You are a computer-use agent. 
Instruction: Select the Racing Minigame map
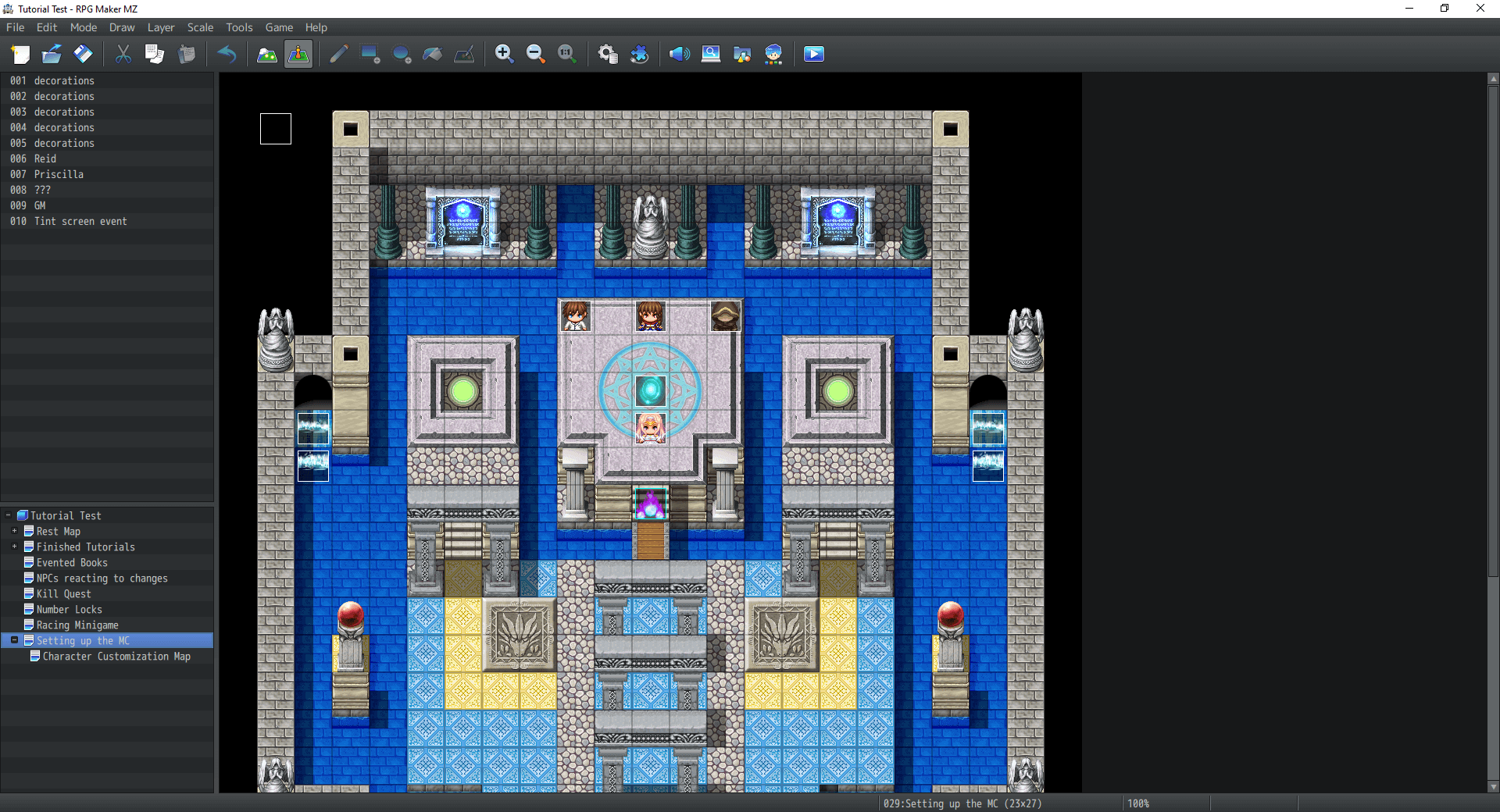point(77,625)
